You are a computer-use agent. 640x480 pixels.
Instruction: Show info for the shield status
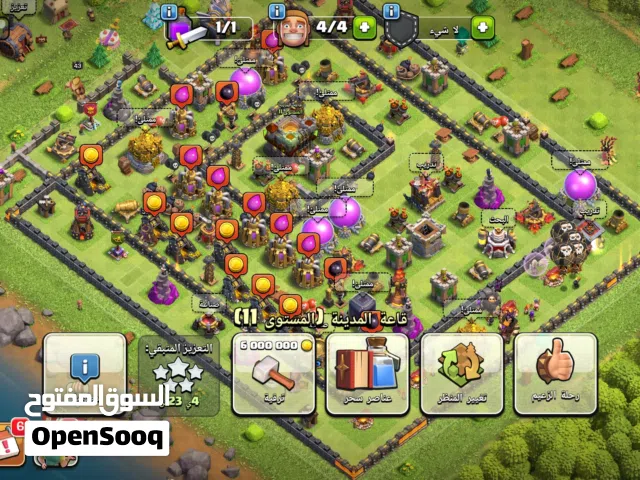tap(391, 12)
